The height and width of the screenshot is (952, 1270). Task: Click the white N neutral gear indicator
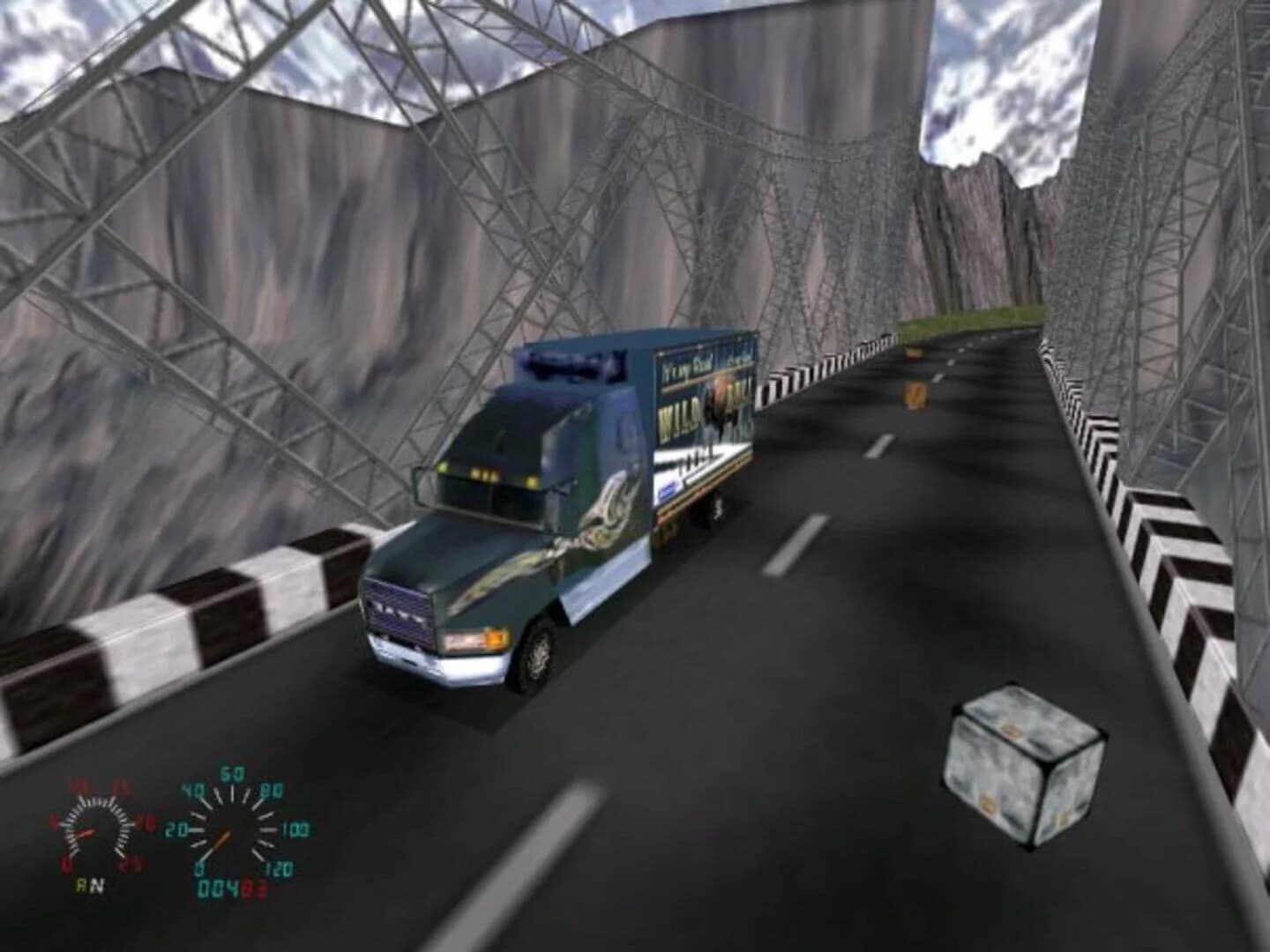[x=99, y=884]
